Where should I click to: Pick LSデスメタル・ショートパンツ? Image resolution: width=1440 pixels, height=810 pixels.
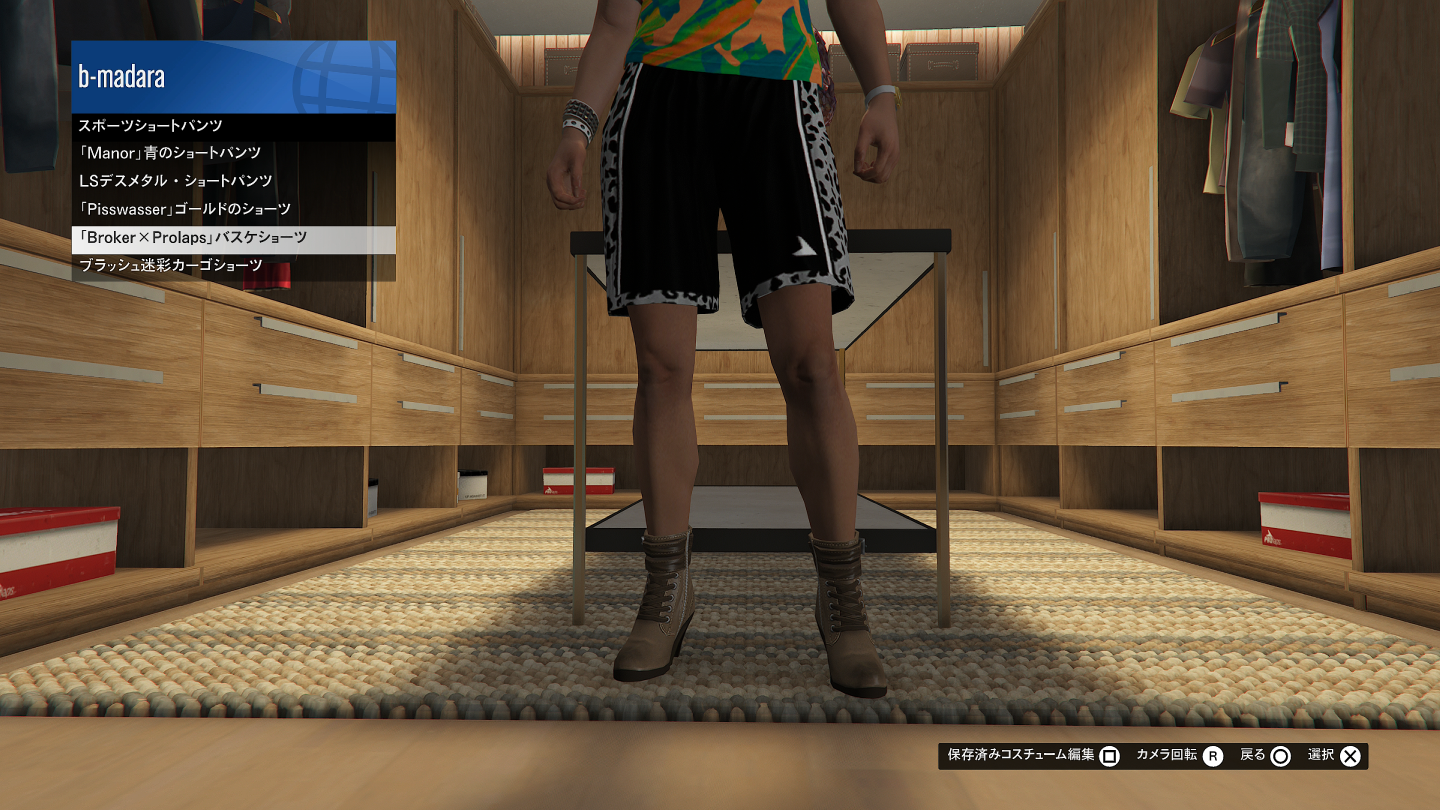point(233,181)
